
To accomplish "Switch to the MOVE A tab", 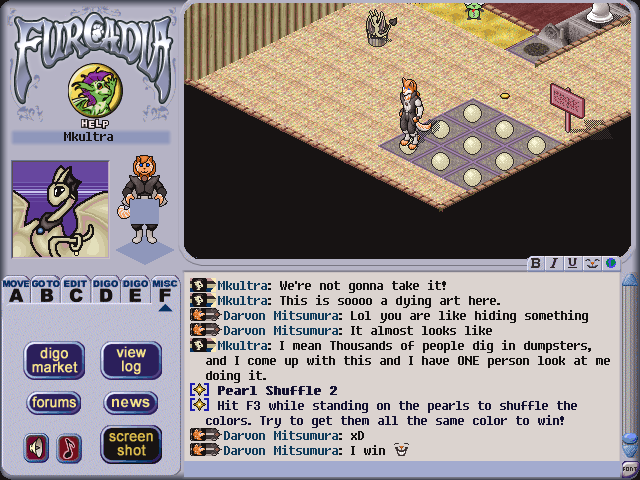I will coord(16,290).
